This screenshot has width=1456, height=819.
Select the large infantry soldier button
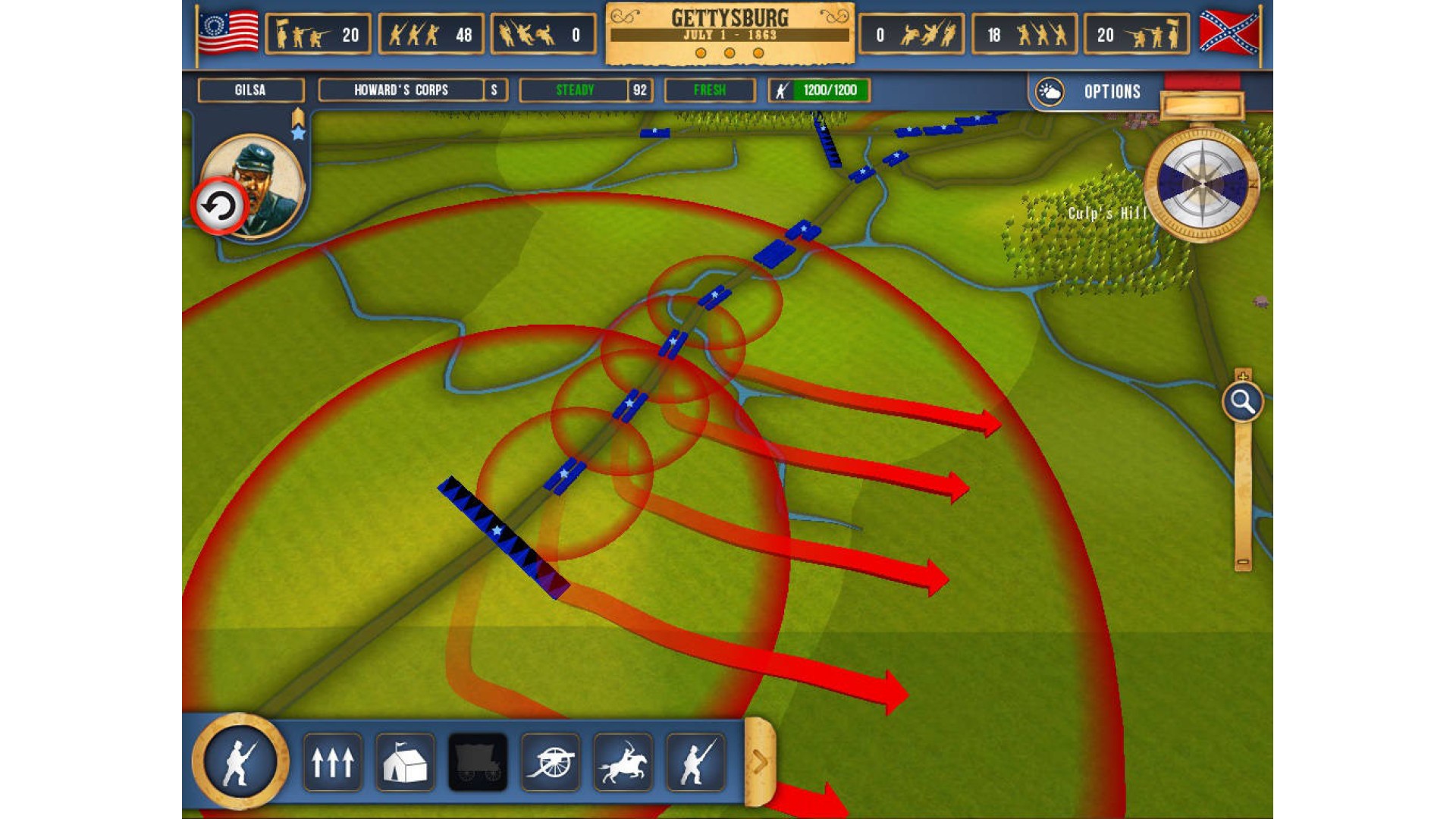[x=240, y=761]
